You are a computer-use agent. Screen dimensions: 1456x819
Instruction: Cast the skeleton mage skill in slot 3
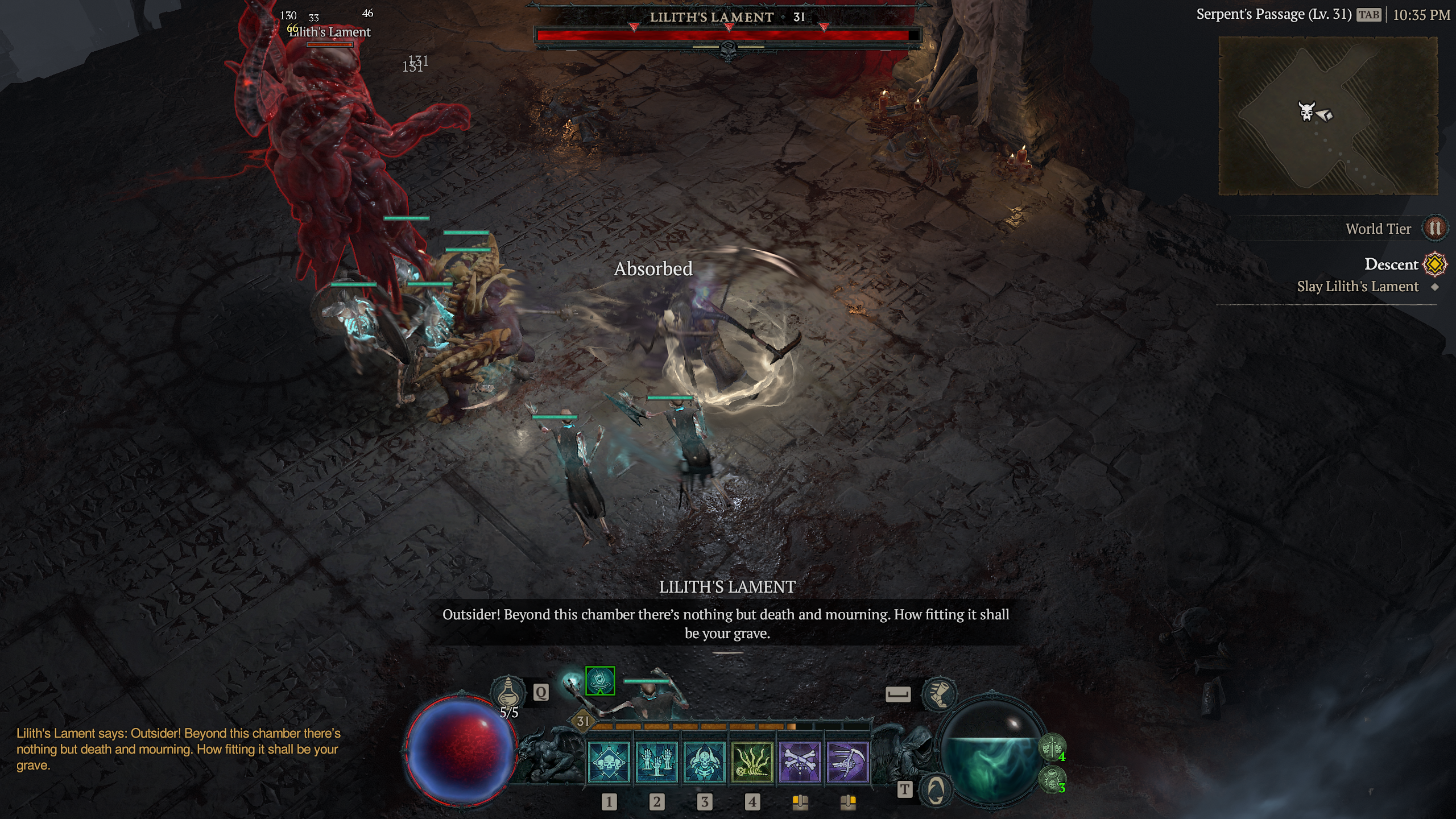click(x=704, y=762)
